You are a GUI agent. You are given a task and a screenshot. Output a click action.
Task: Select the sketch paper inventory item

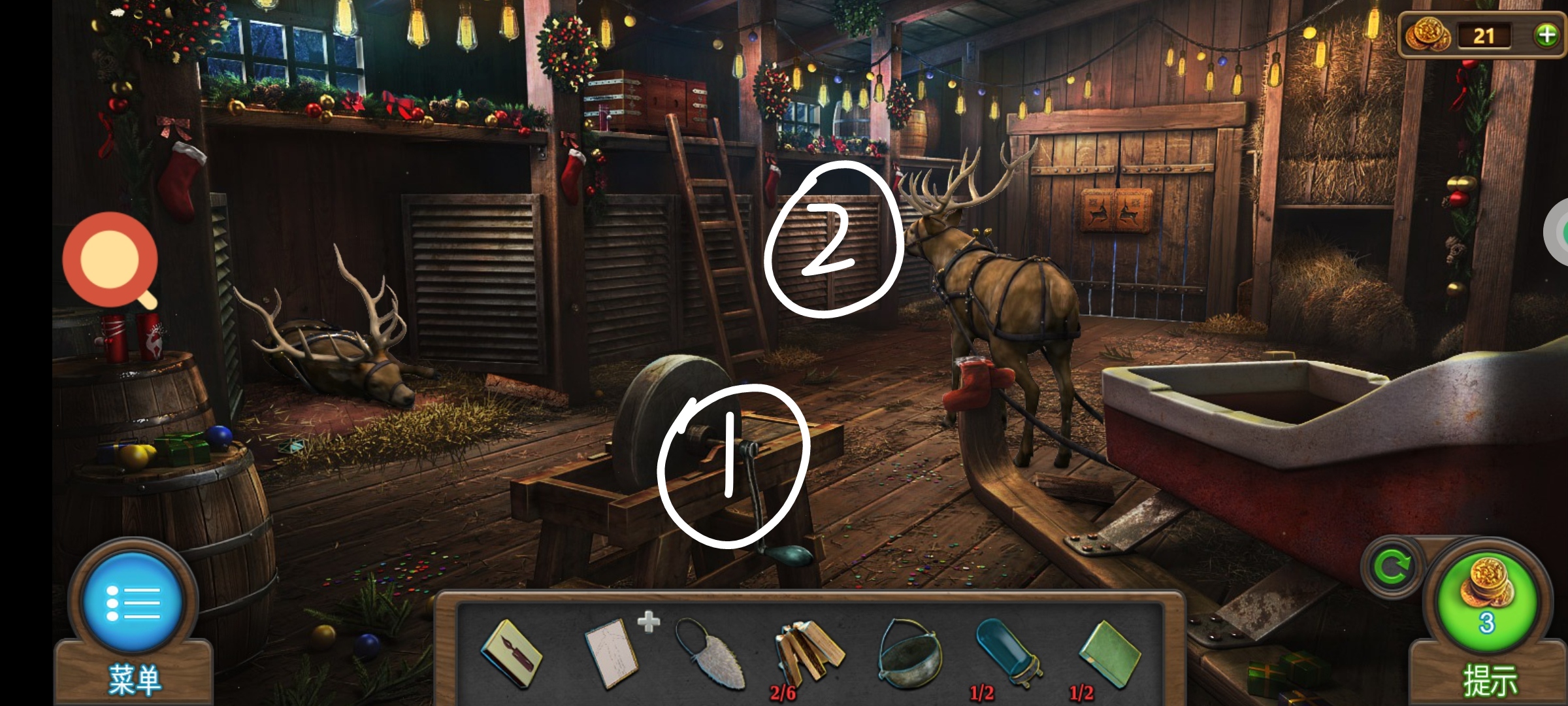point(612,653)
